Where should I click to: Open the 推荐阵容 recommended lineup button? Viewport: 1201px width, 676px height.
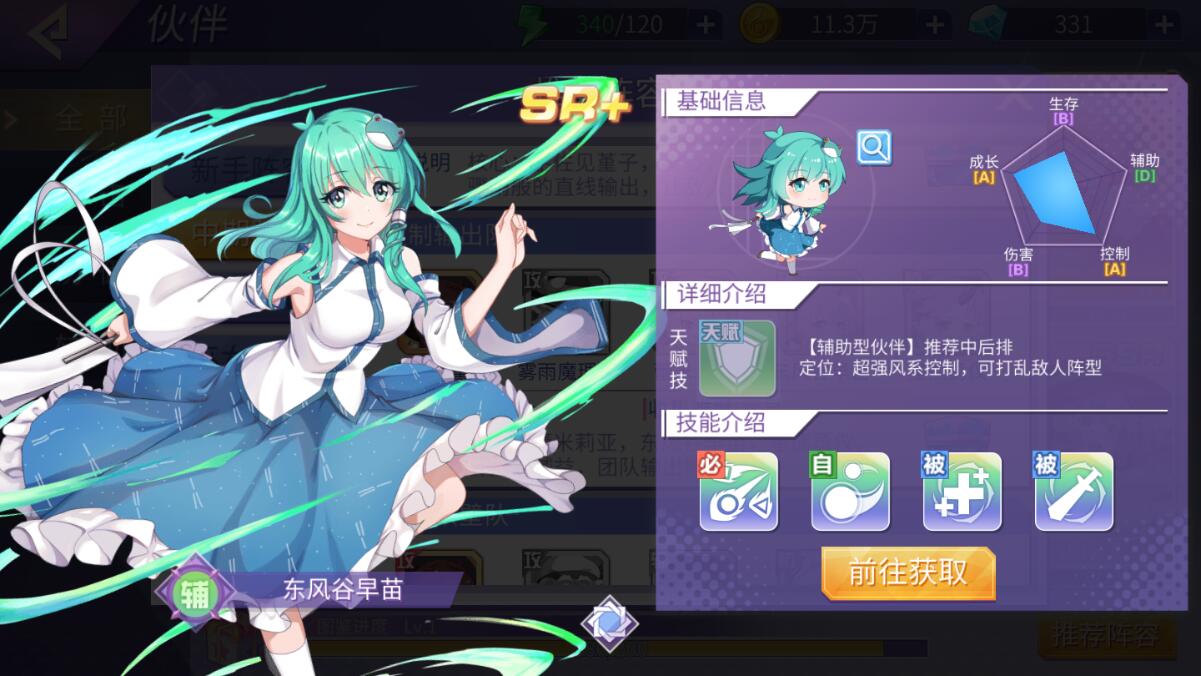pyautogui.click(x=1105, y=634)
